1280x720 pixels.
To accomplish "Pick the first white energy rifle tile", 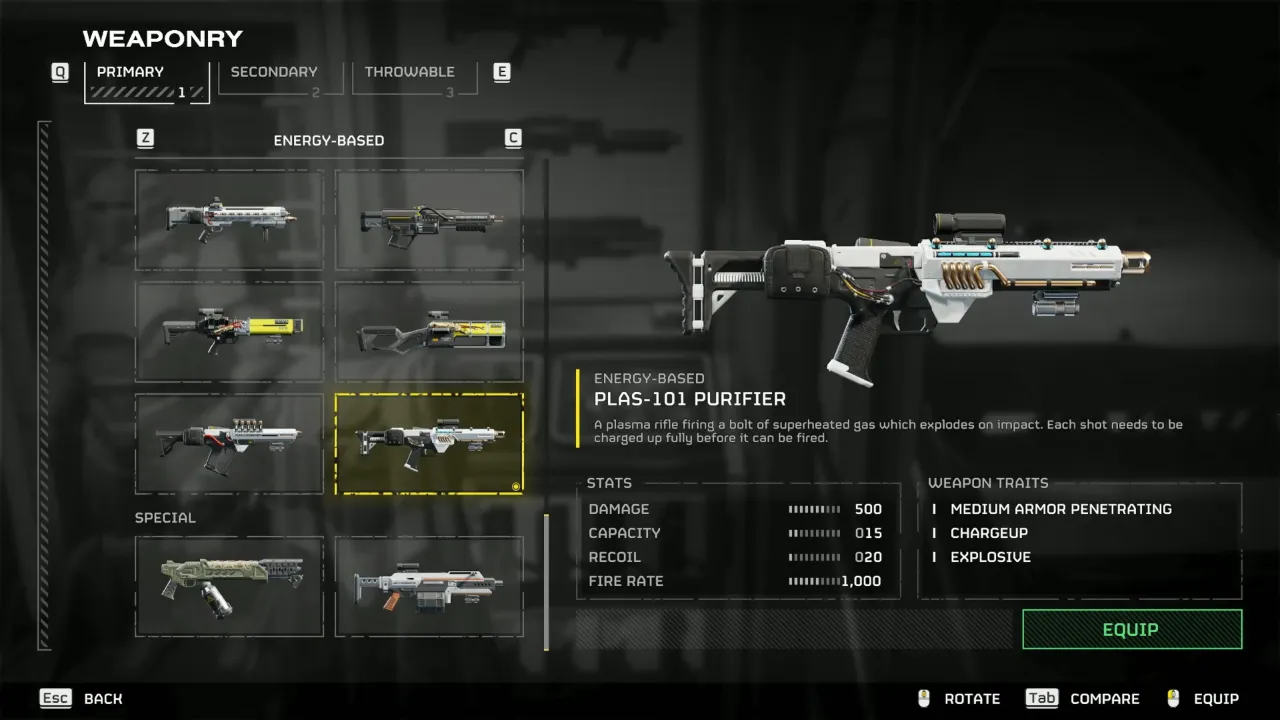I will point(230,220).
